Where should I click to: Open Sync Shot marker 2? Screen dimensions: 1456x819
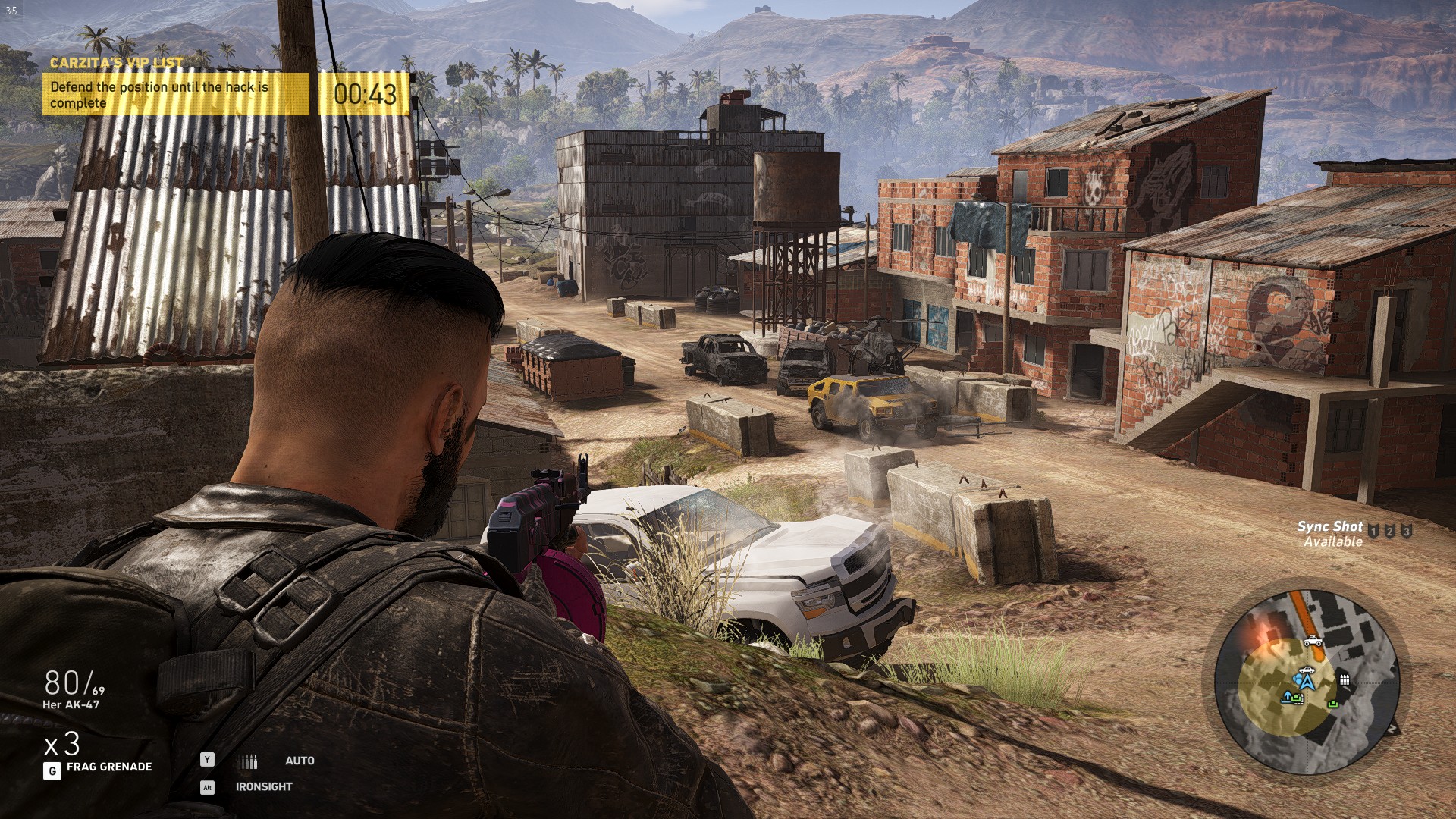tap(1390, 531)
